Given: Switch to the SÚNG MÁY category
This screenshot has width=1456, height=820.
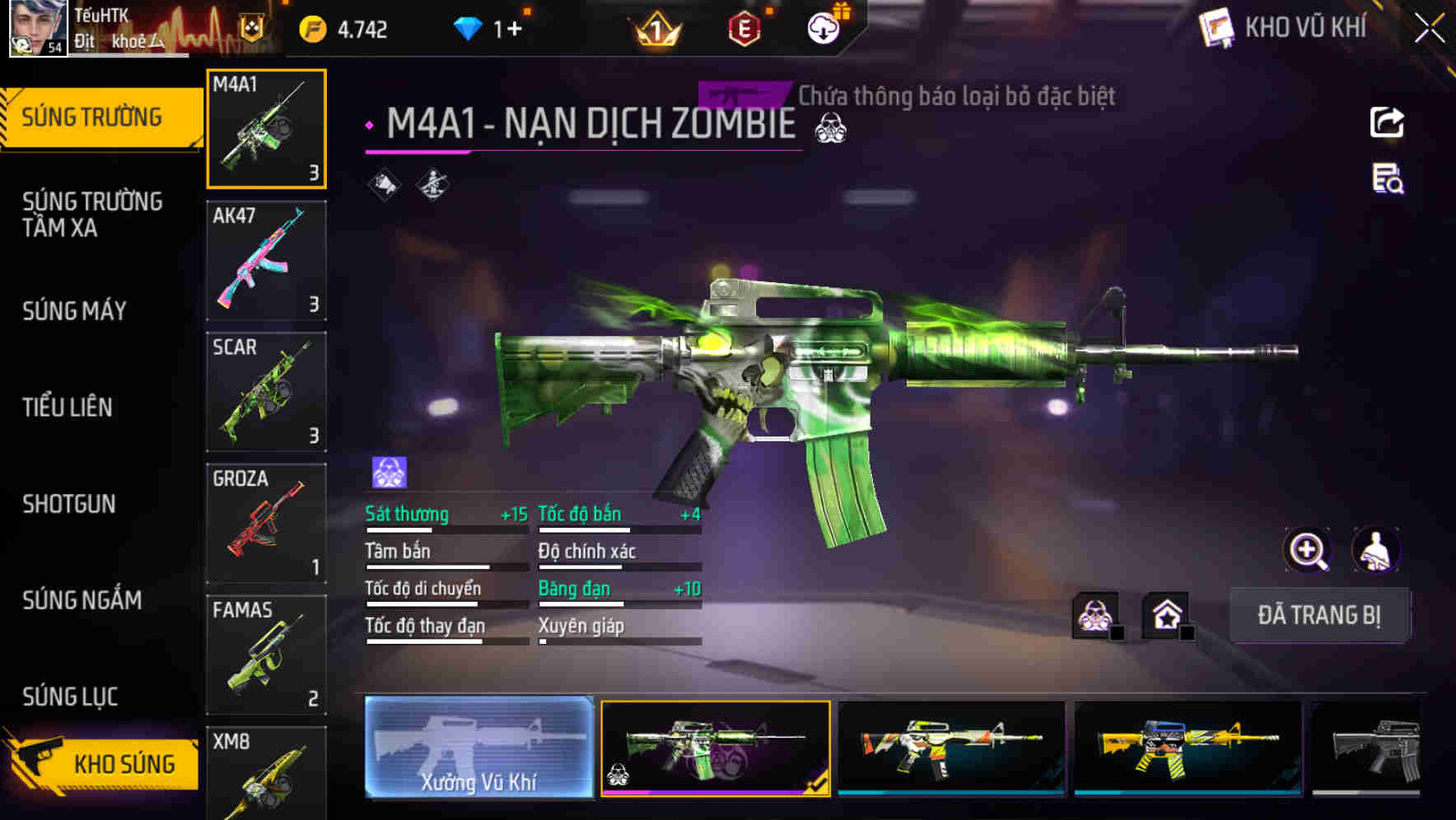Looking at the screenshot, I should [74, 311].
